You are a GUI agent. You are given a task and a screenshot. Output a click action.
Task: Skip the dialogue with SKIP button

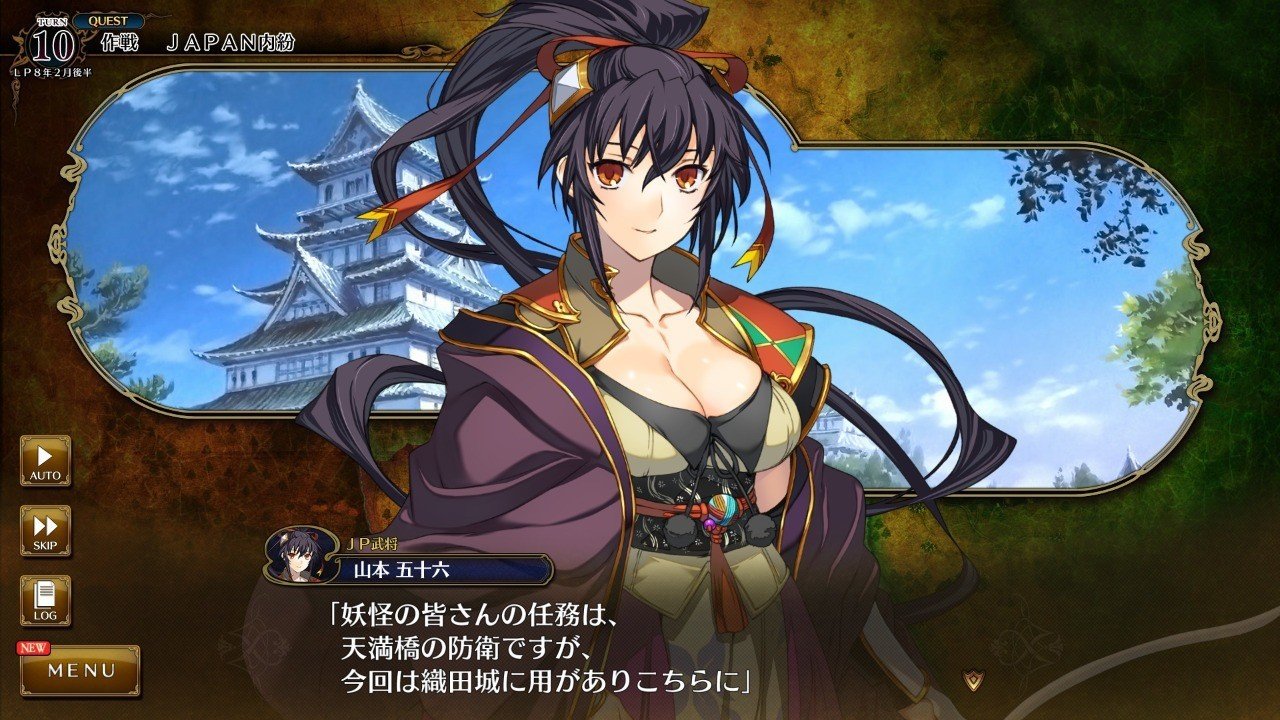45,531
